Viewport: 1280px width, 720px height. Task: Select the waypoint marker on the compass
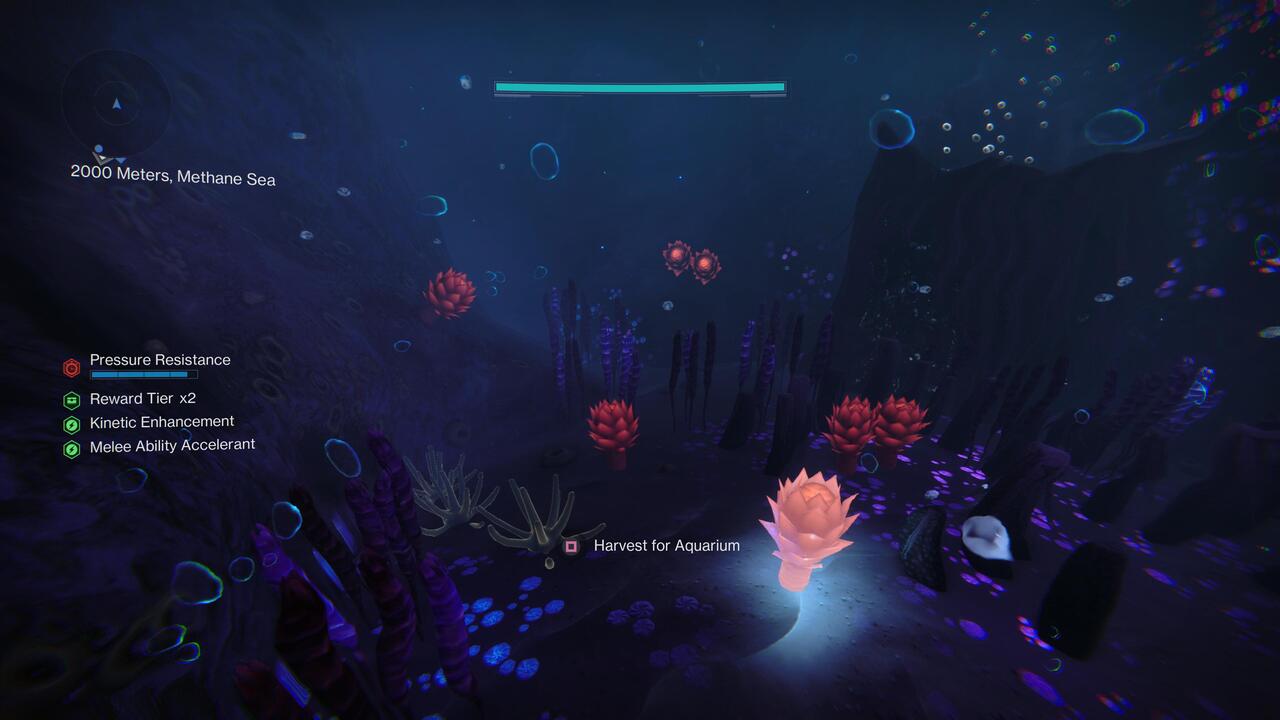[x=99, y=150]
